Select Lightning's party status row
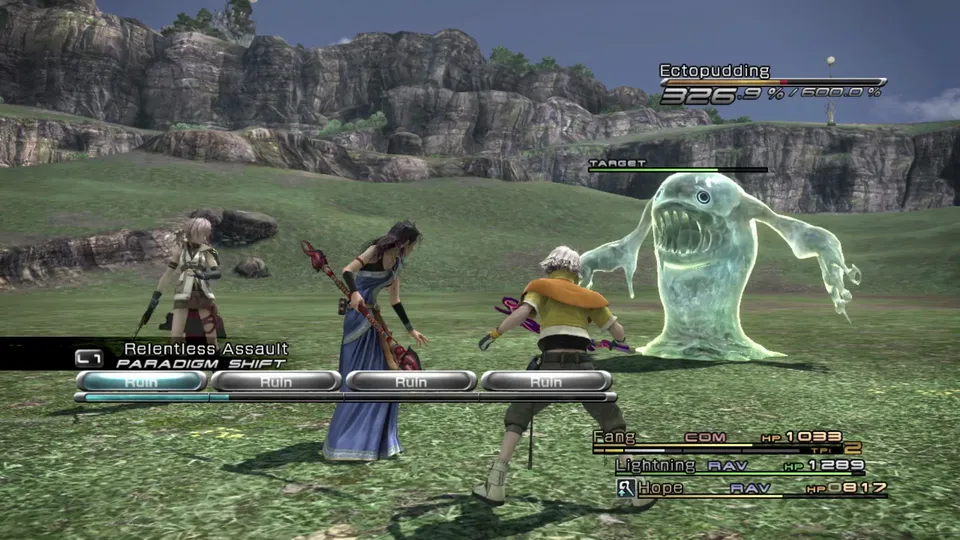This screenshot has height=540, width=960. (738, 465)
